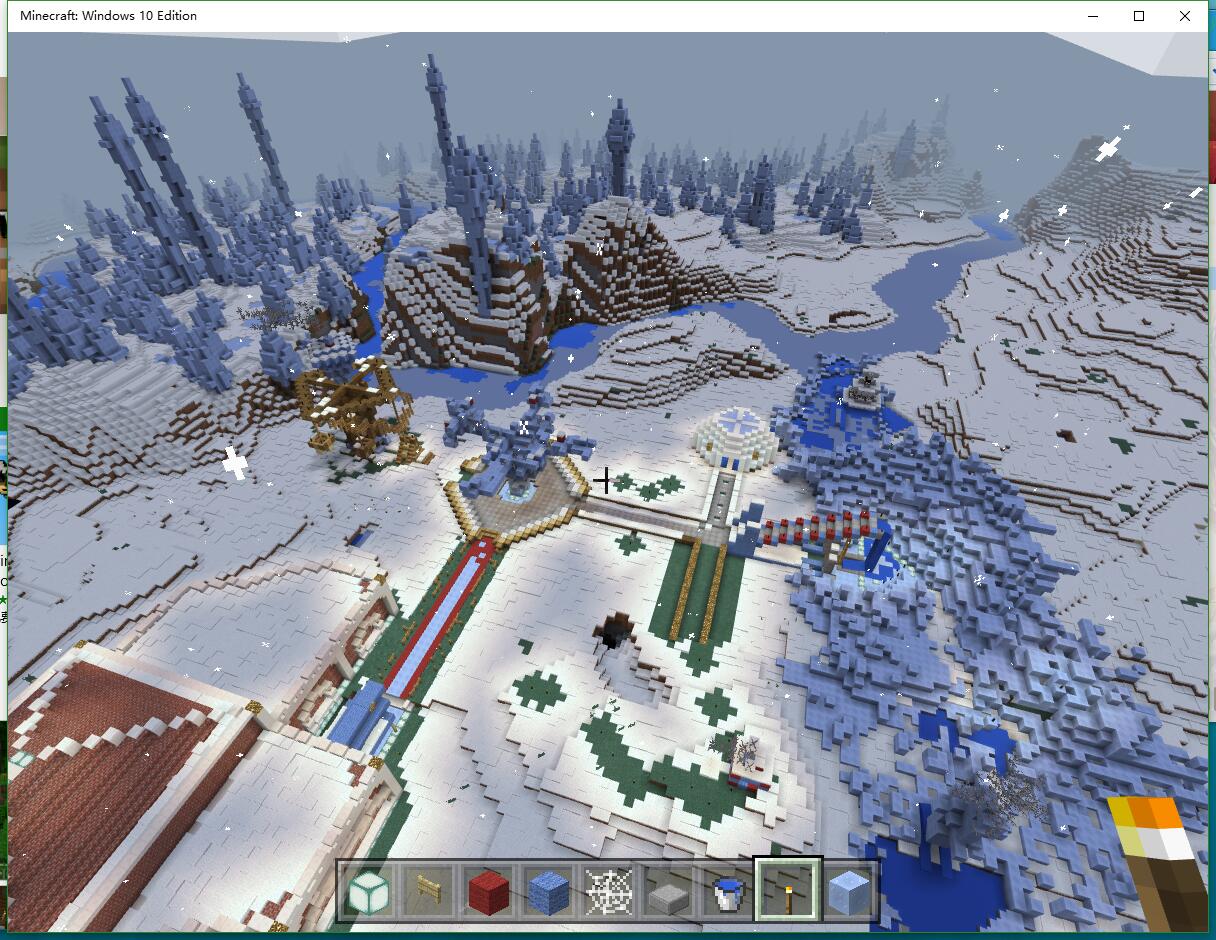Select the torch hotbar slot

click(788, 889)
